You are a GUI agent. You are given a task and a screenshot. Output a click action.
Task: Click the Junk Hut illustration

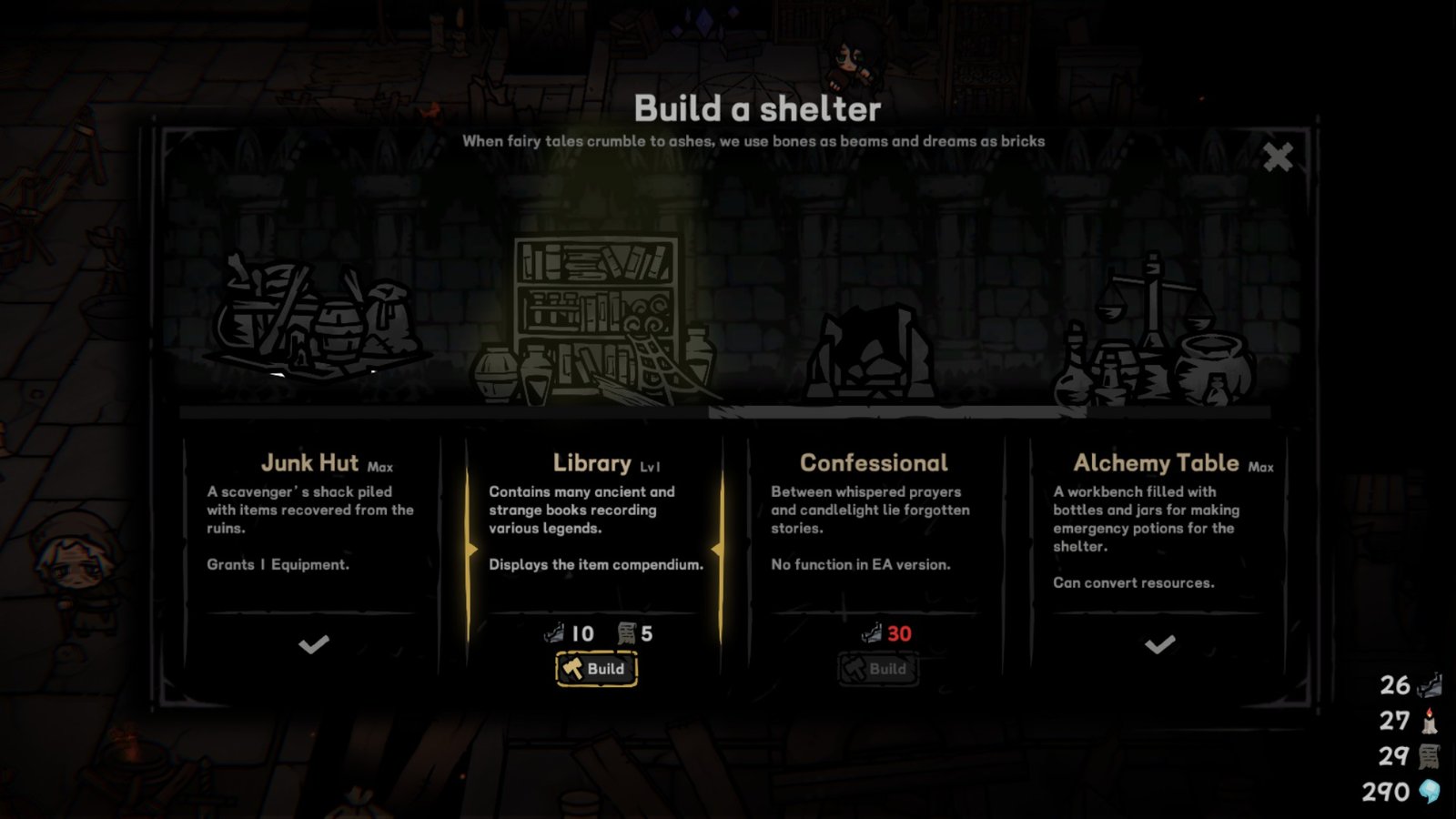point(314,318)
